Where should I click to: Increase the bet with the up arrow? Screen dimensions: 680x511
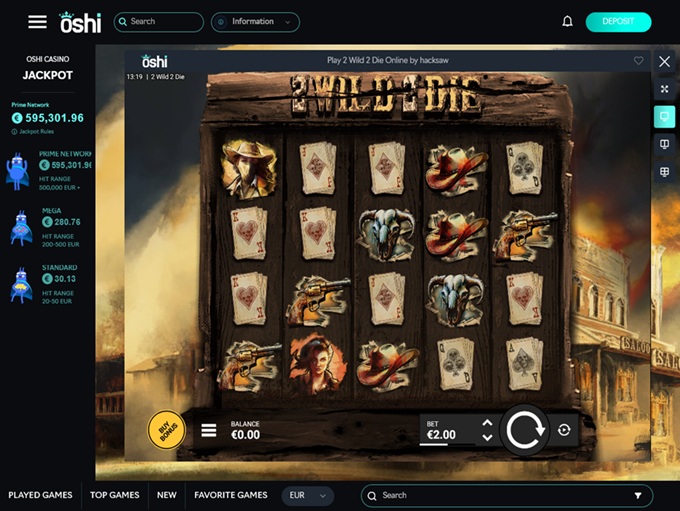coord(487,423)
